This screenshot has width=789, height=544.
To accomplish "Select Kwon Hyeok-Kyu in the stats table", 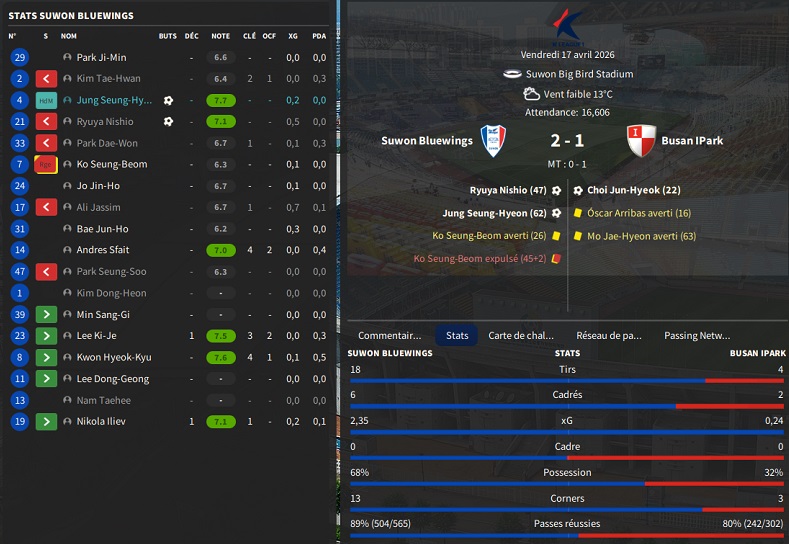I will pos(114,357).
